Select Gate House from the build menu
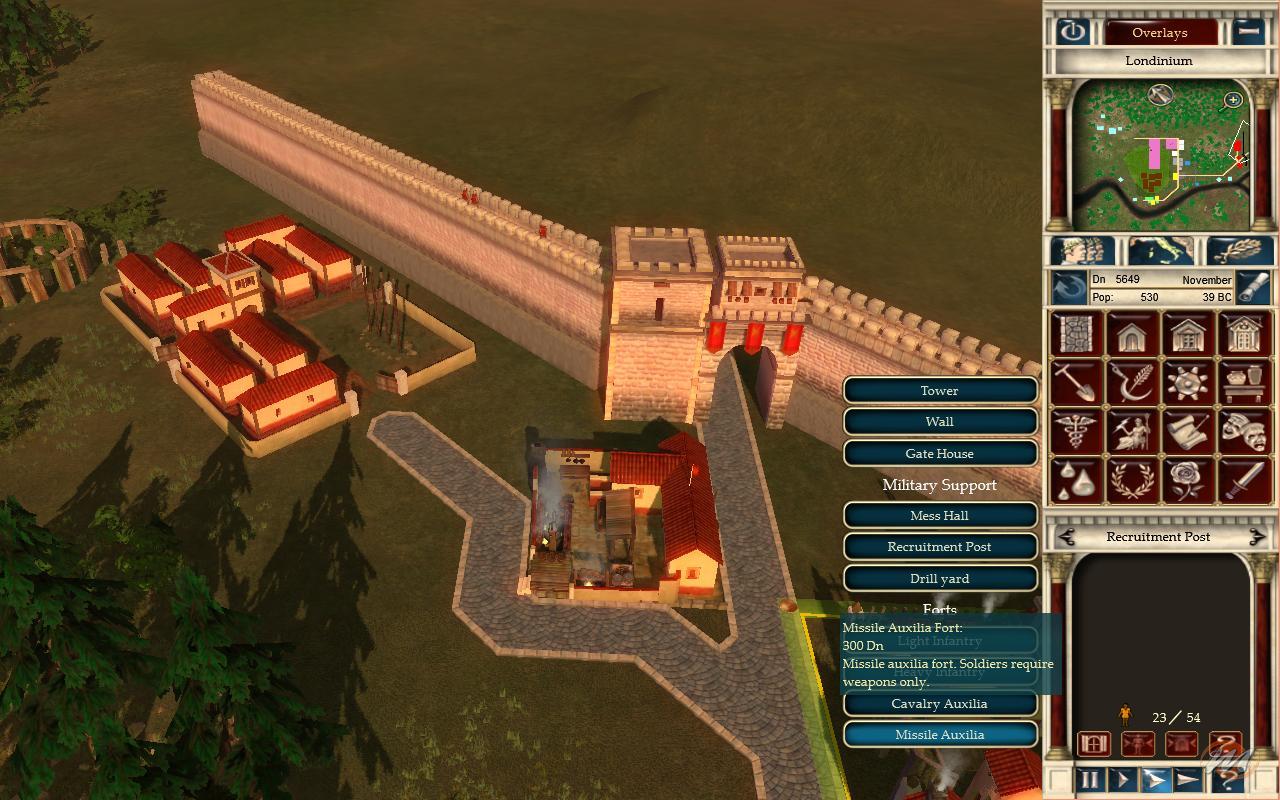The image size is (1280, 800). [940, 453]
